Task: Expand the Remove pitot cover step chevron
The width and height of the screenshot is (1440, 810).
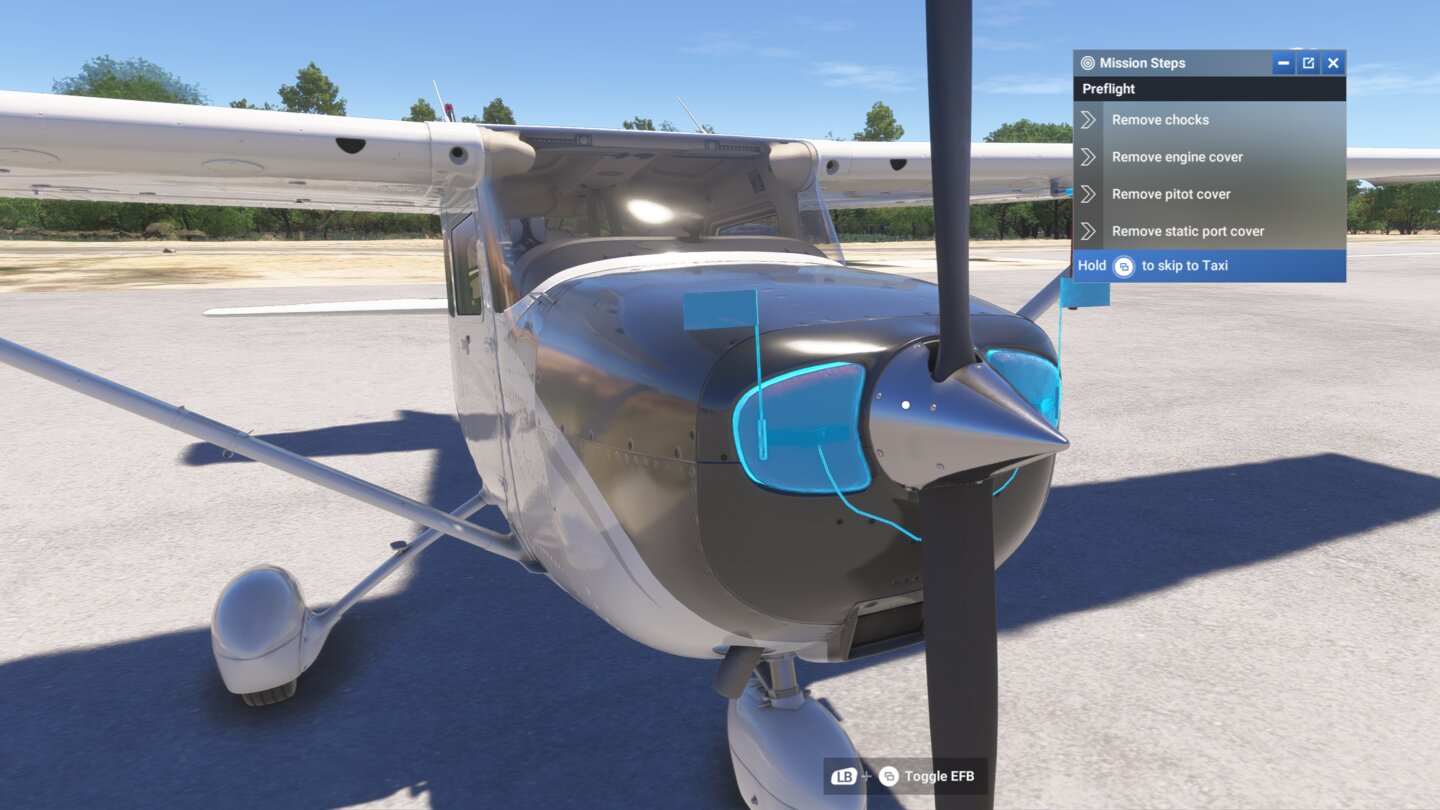Action: tap(1090, 194)
